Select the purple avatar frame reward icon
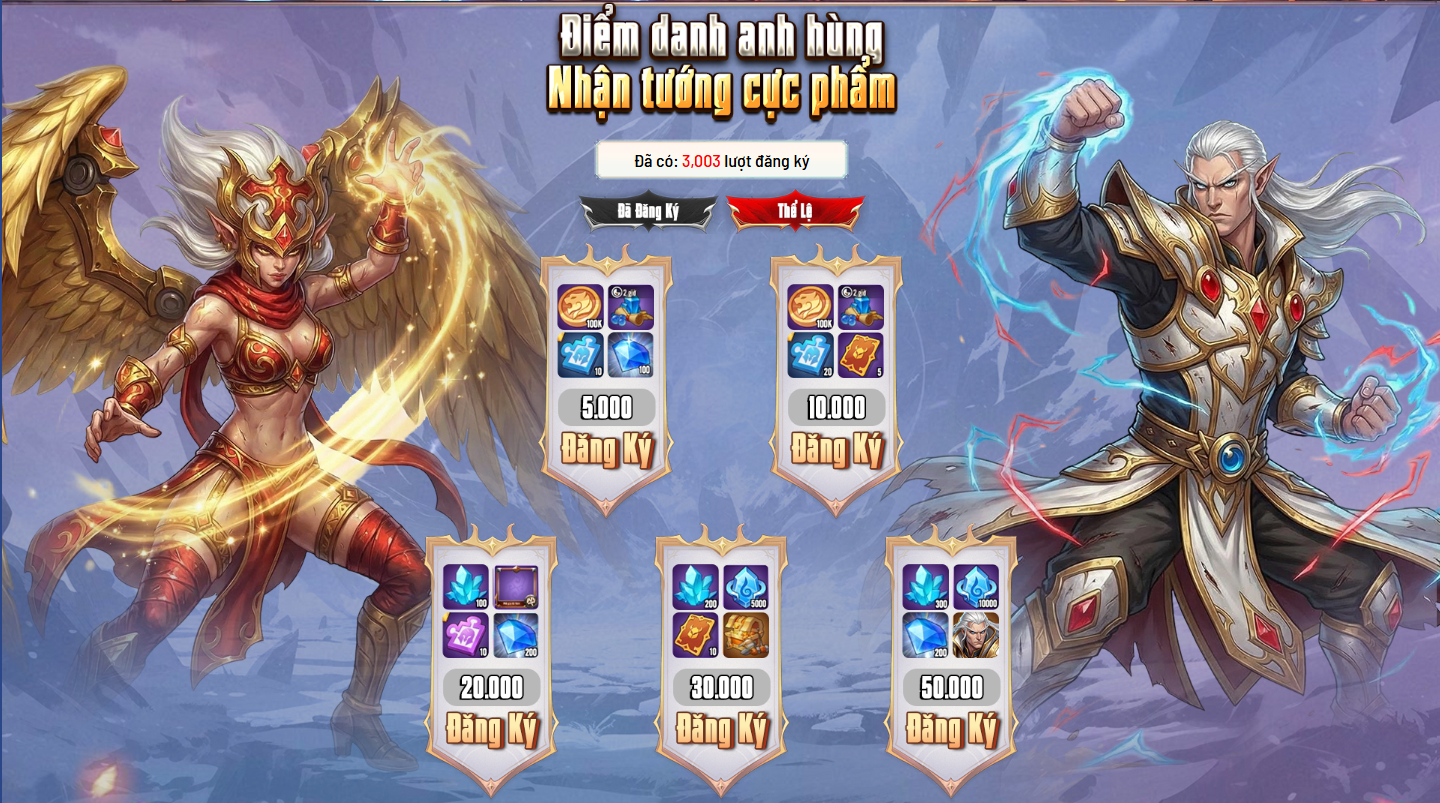Screen dimensions: 1440x803 (516, 587)
